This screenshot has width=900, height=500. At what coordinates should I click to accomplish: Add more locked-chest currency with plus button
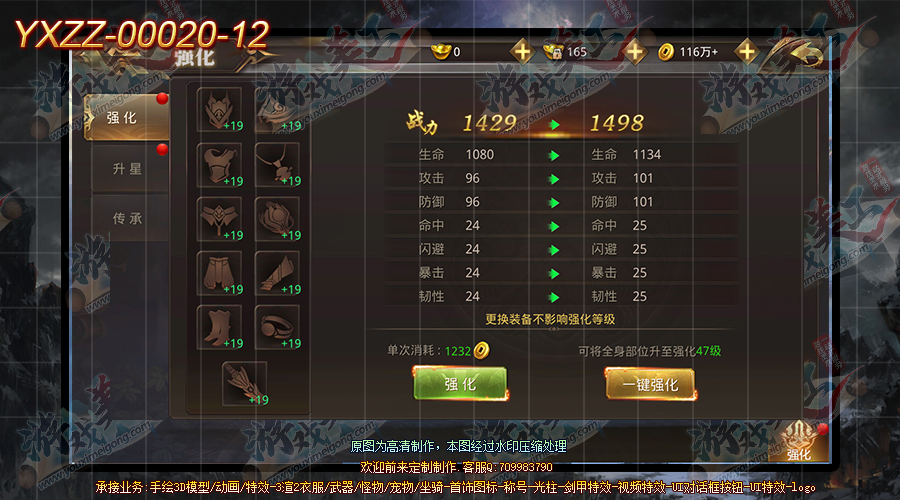634,51
